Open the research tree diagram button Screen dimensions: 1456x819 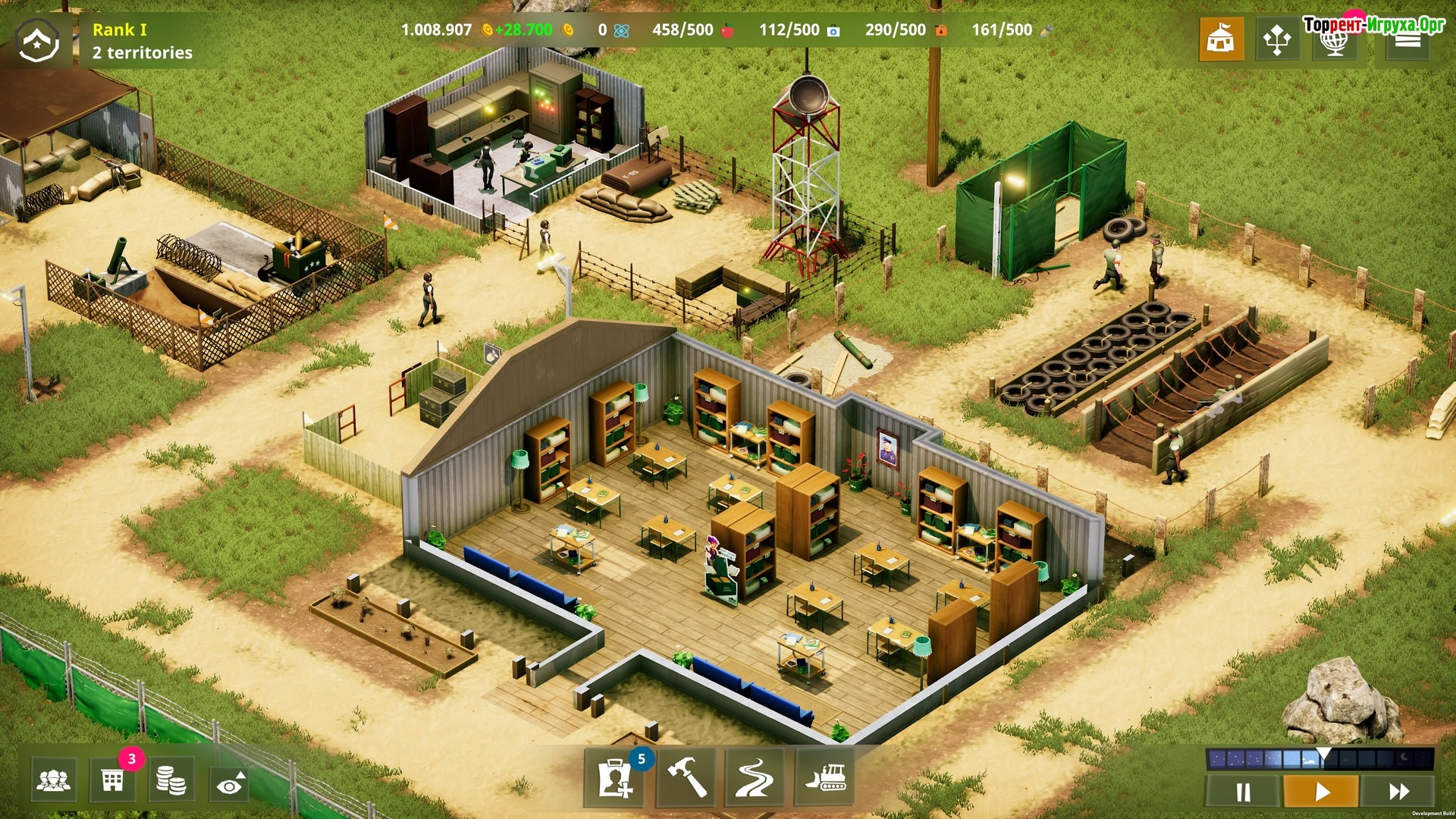[1277, 39]
